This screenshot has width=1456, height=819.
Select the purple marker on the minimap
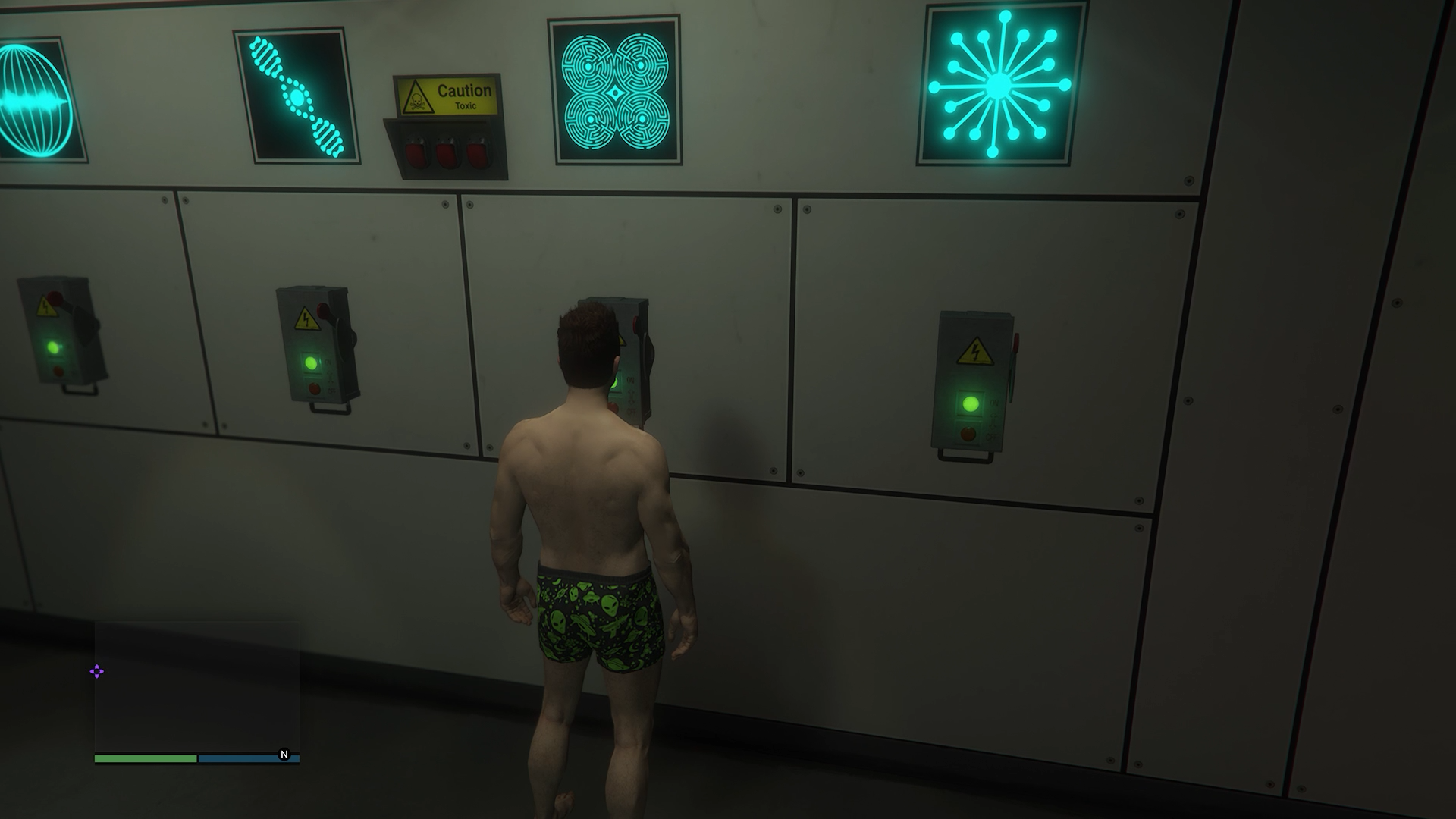(x=97, y=671)
